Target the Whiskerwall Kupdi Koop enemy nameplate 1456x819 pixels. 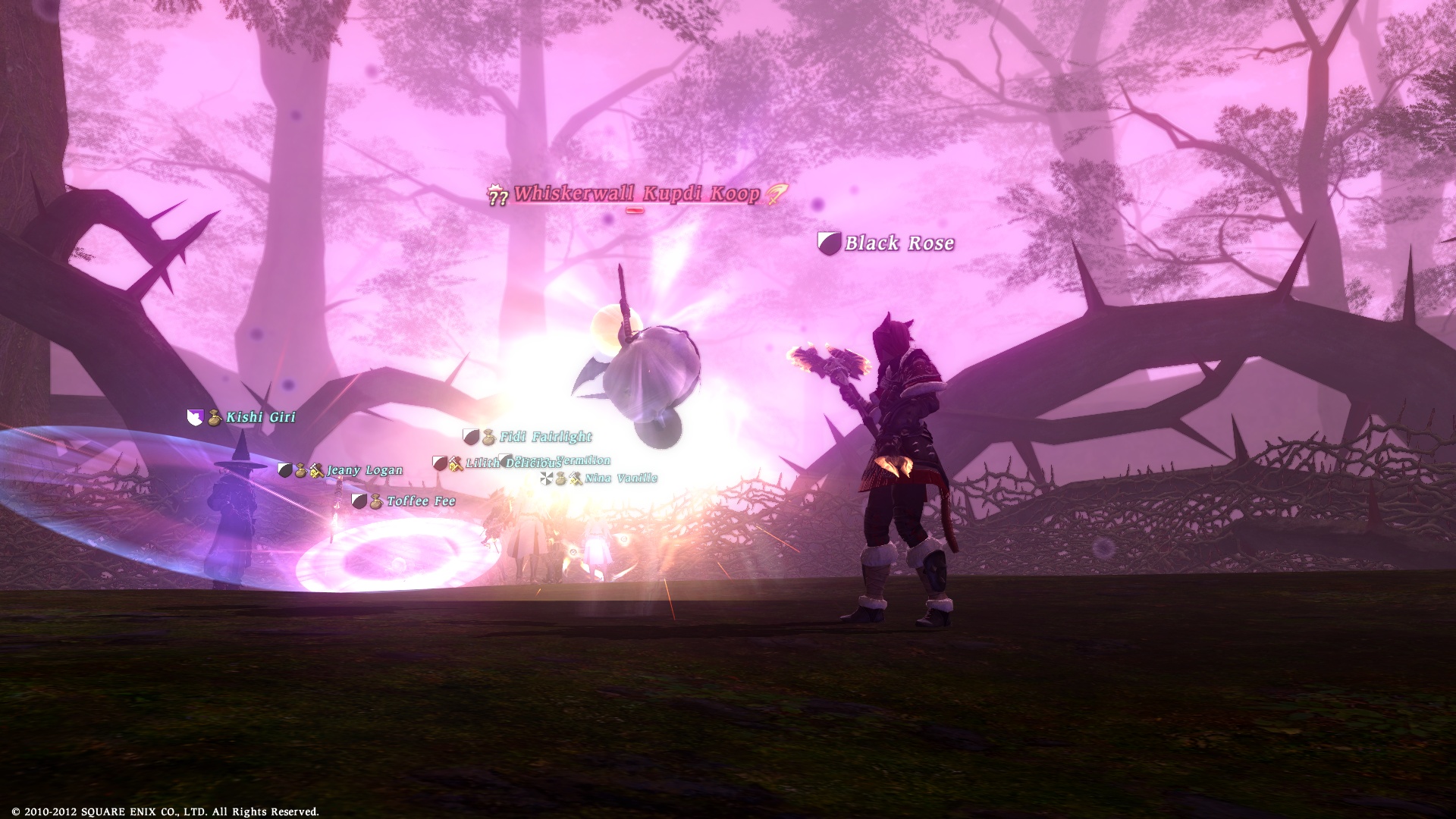(x=635, y=194)
